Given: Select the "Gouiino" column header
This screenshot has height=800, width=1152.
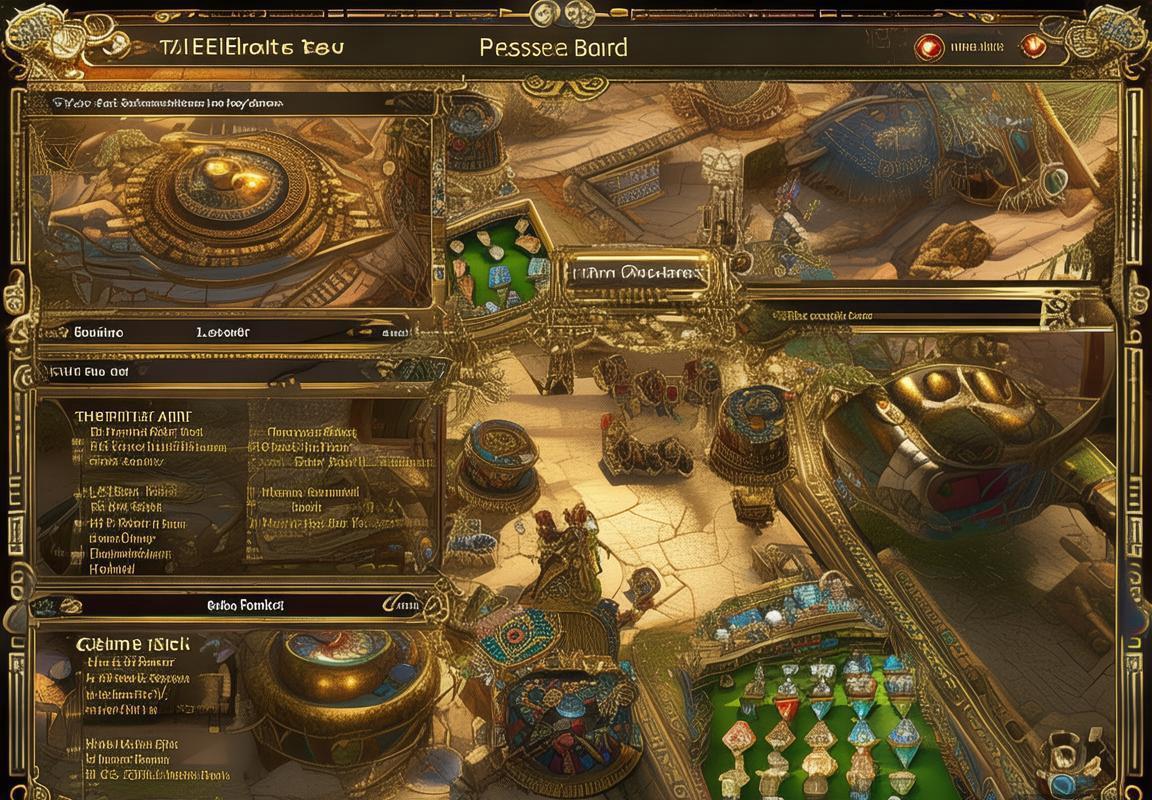Looking at the screenshot, I should pyautogui.click(x=99, y=332).
